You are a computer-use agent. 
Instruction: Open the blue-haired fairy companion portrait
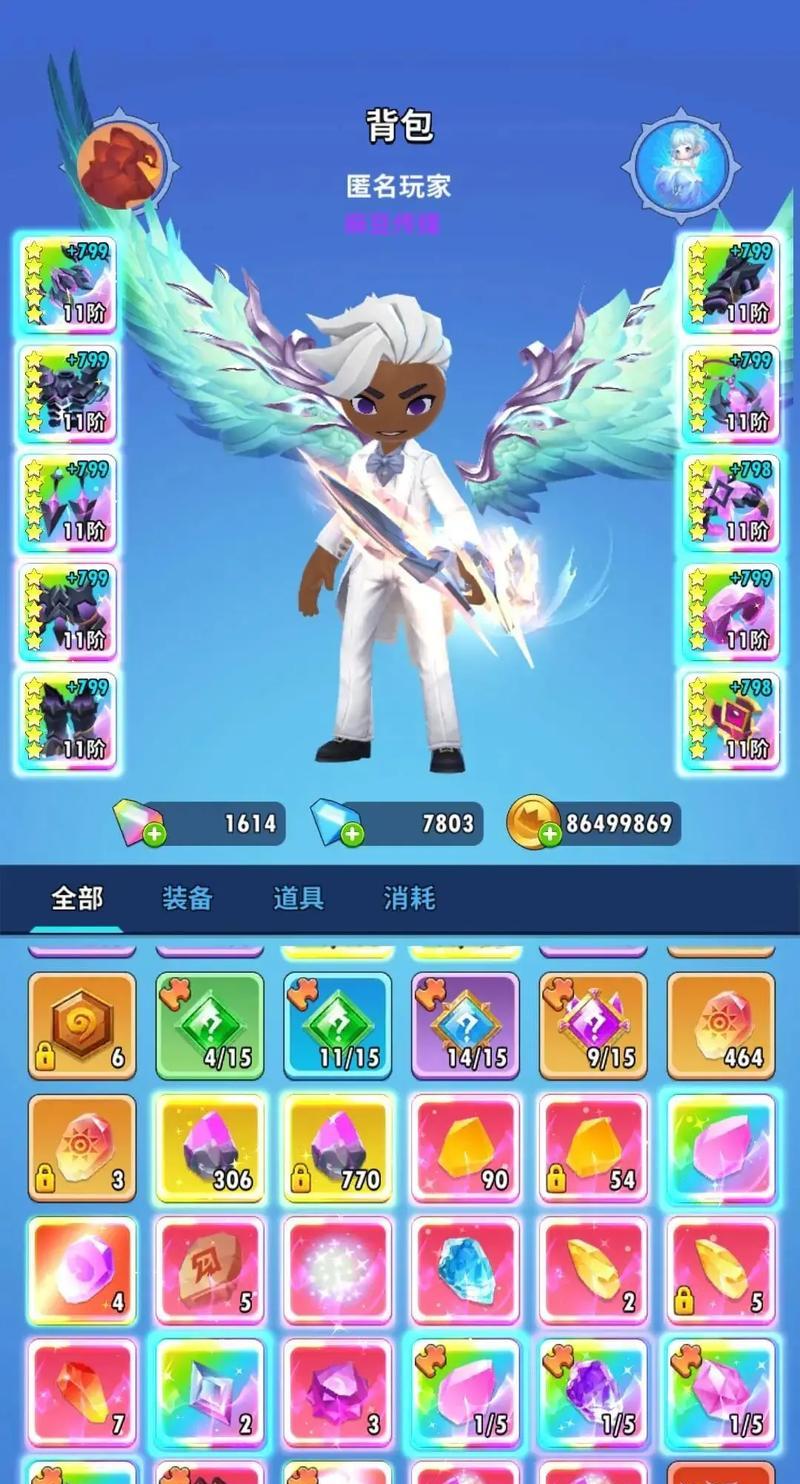pos(684,164)
